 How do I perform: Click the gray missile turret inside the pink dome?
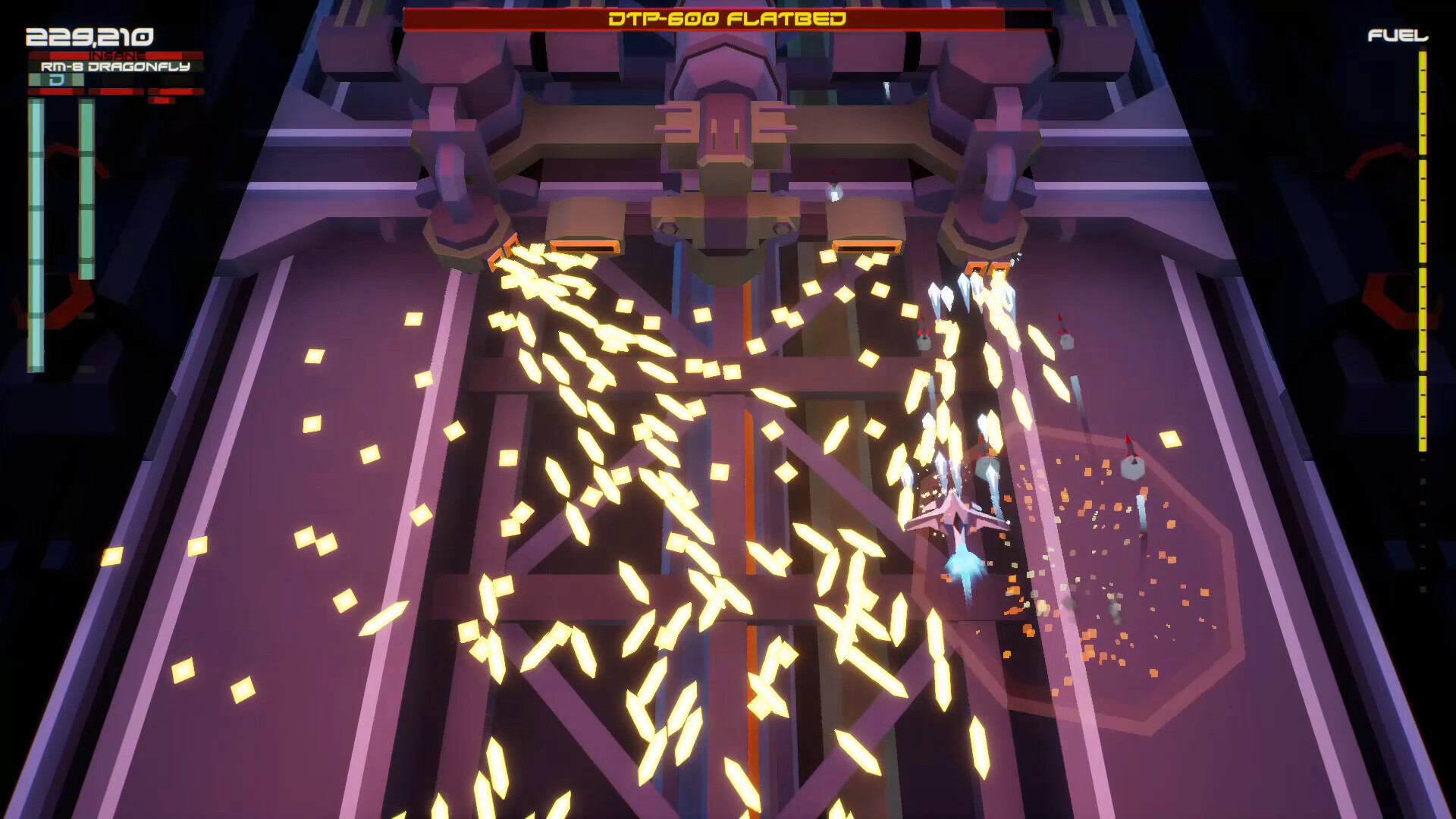tap(1133, 466)
